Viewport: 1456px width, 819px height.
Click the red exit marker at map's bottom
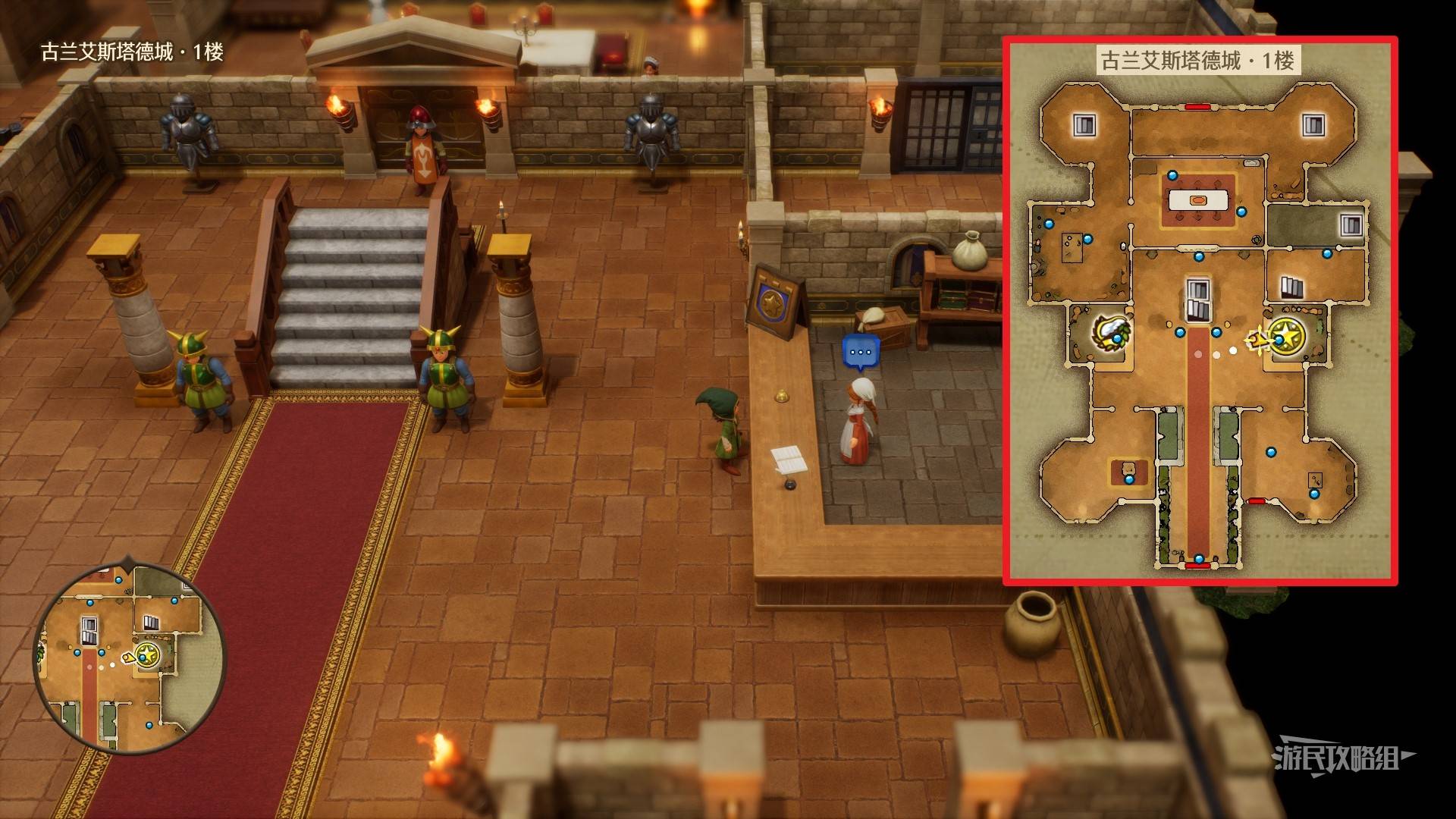tap(1197, 566)
